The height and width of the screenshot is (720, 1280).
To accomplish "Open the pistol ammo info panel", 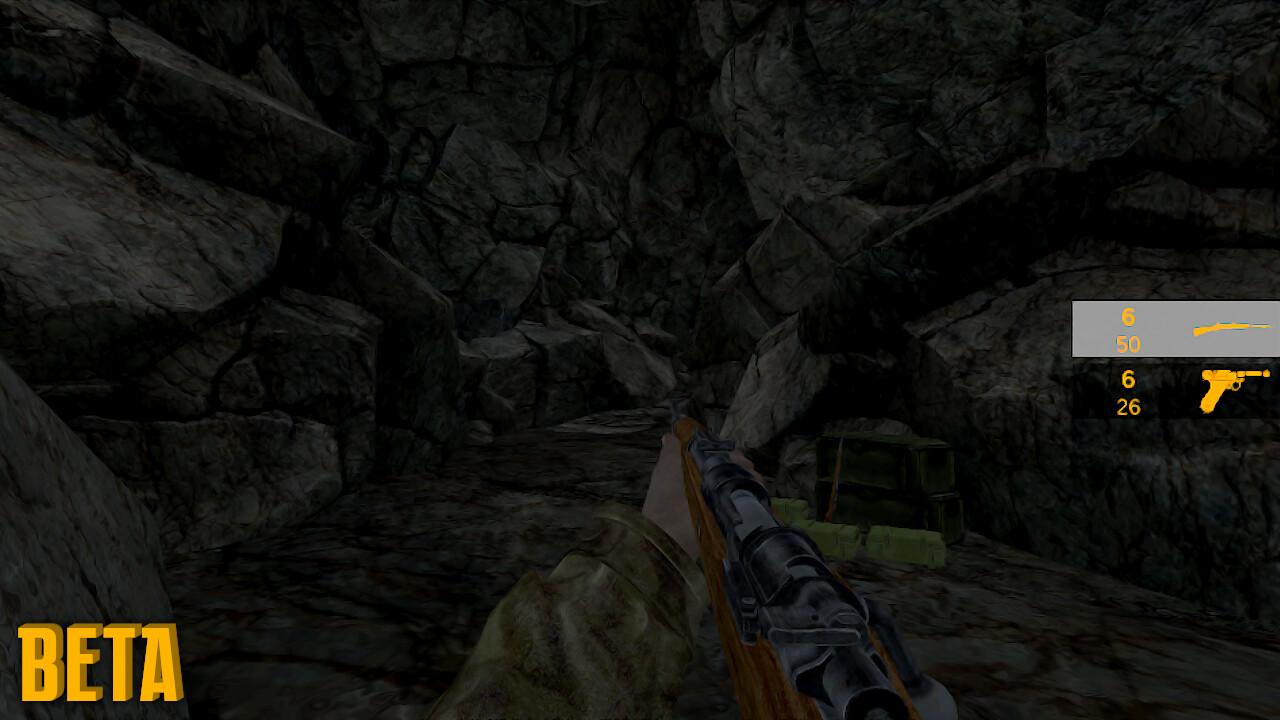I will 1128,394.
